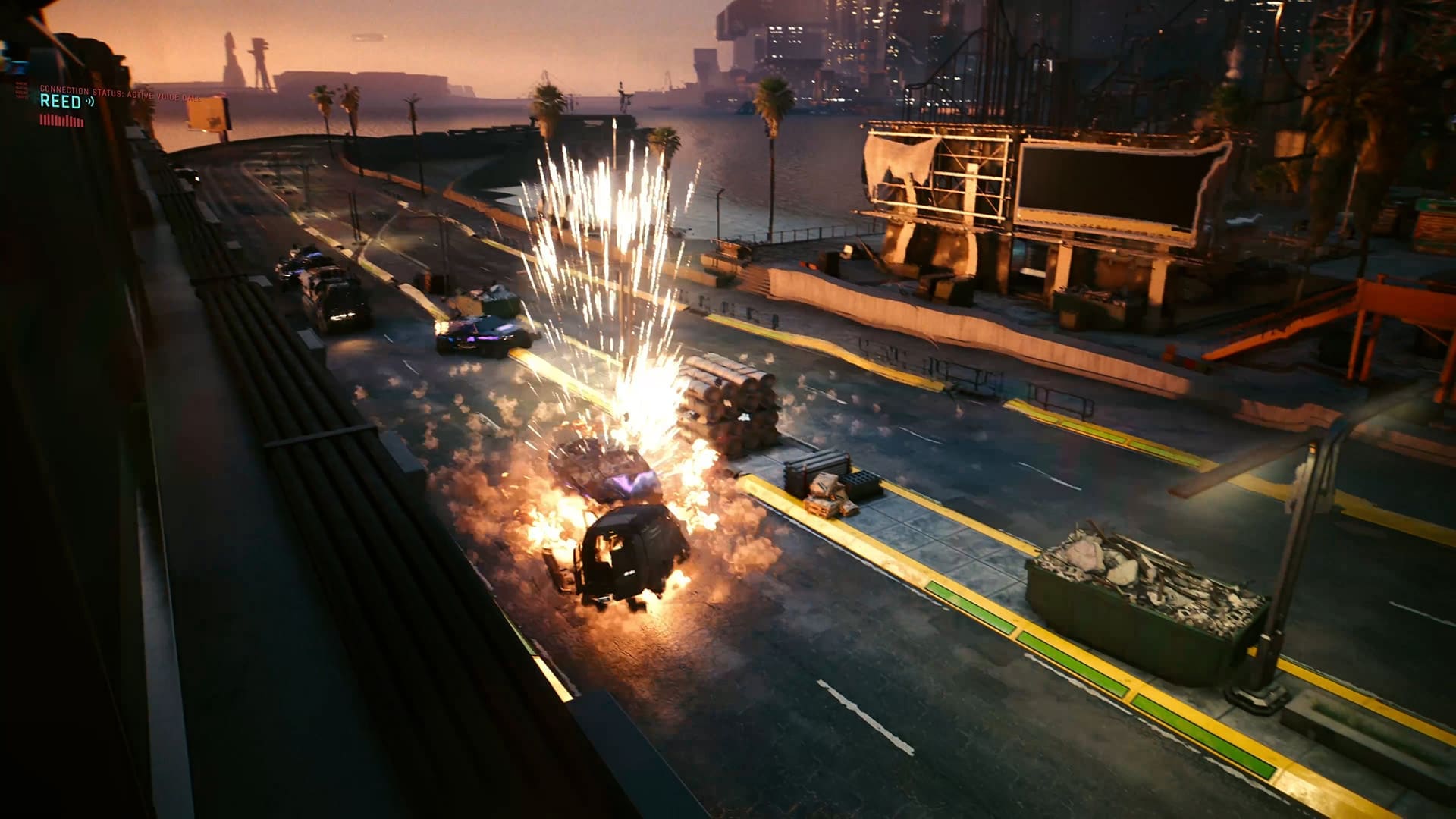Image resolution: width=1456 pixels, height=819 pixels.
Task: Click the red signal strength bars under REED
Action: coord(62,120)
